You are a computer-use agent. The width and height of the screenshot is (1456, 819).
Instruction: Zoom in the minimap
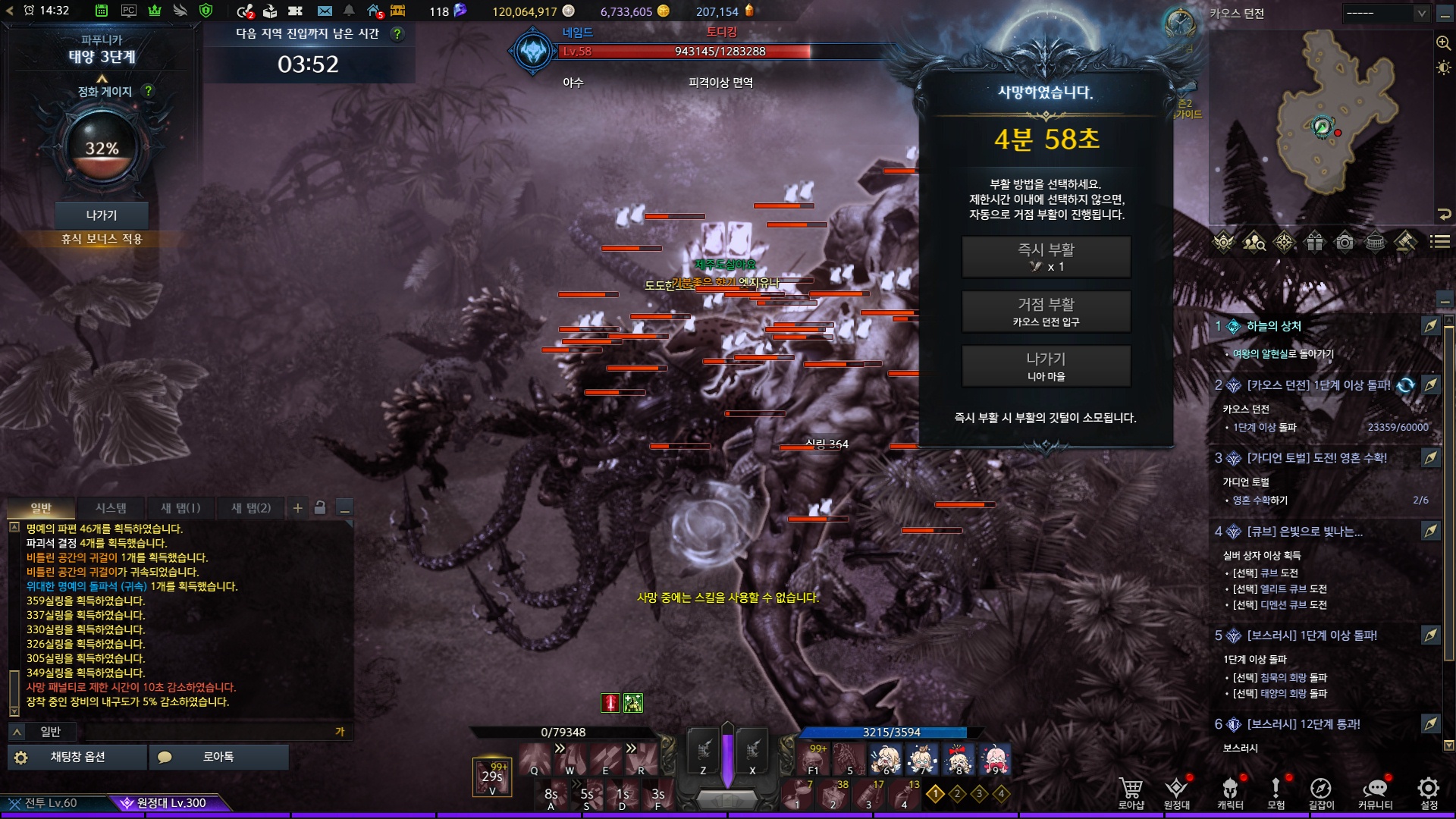[1443, 43]
